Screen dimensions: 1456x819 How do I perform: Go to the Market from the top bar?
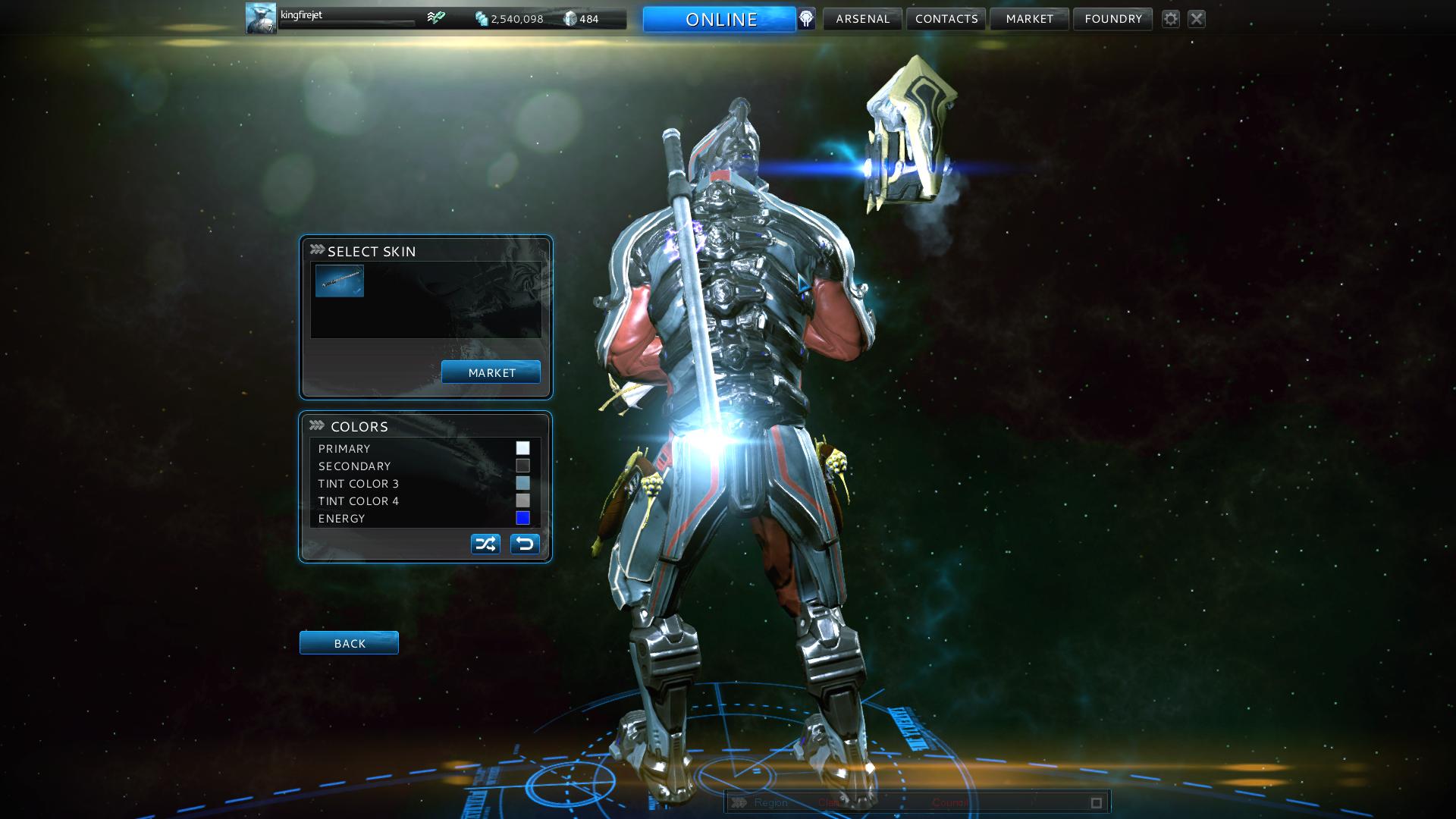[x=1029, y=19]
